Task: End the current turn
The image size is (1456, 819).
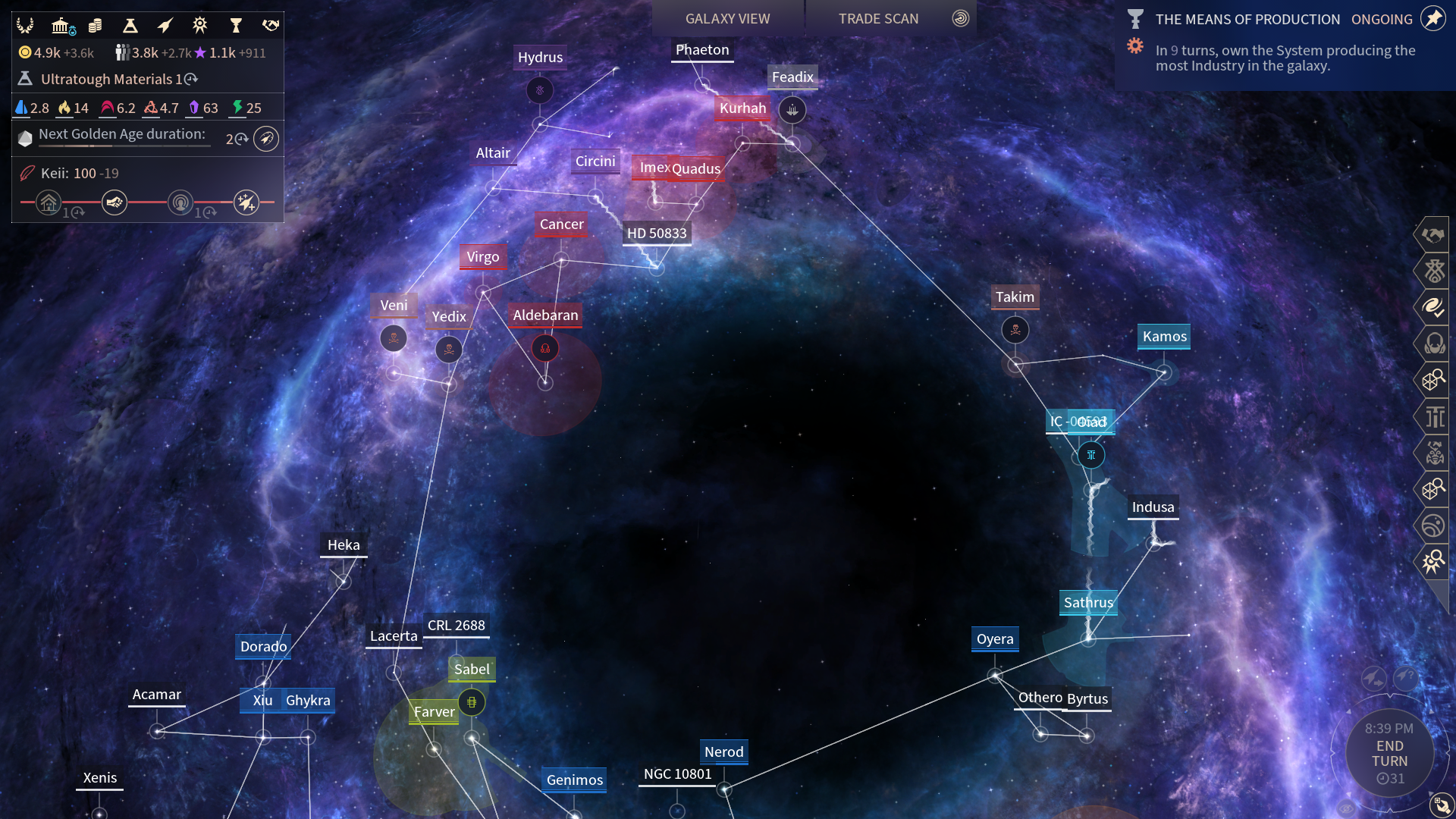Action: [x=1389, y=753]
